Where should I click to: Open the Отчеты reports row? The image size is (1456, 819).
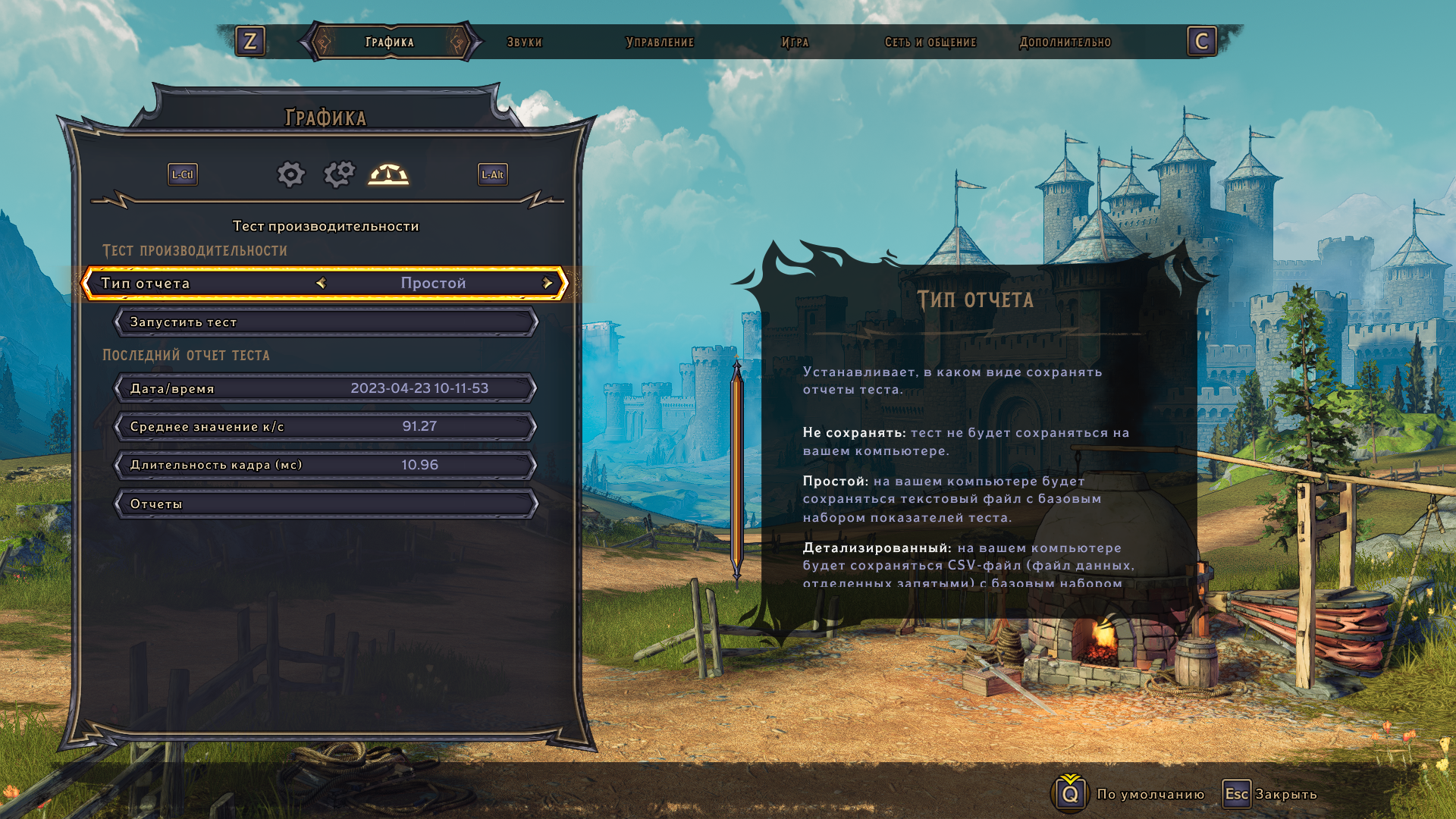(326, 504)
